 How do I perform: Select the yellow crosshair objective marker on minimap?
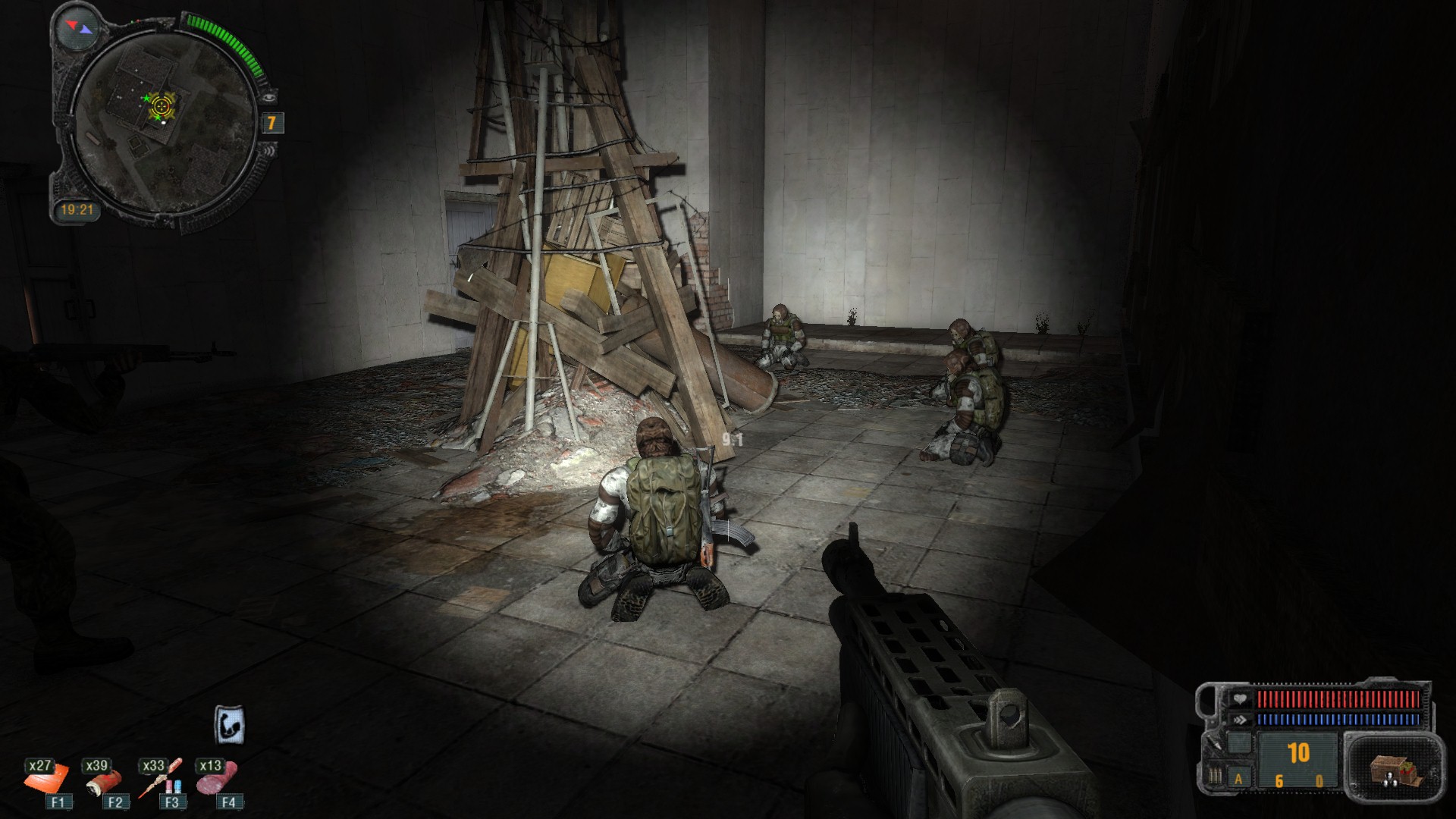tap(161, 105)
